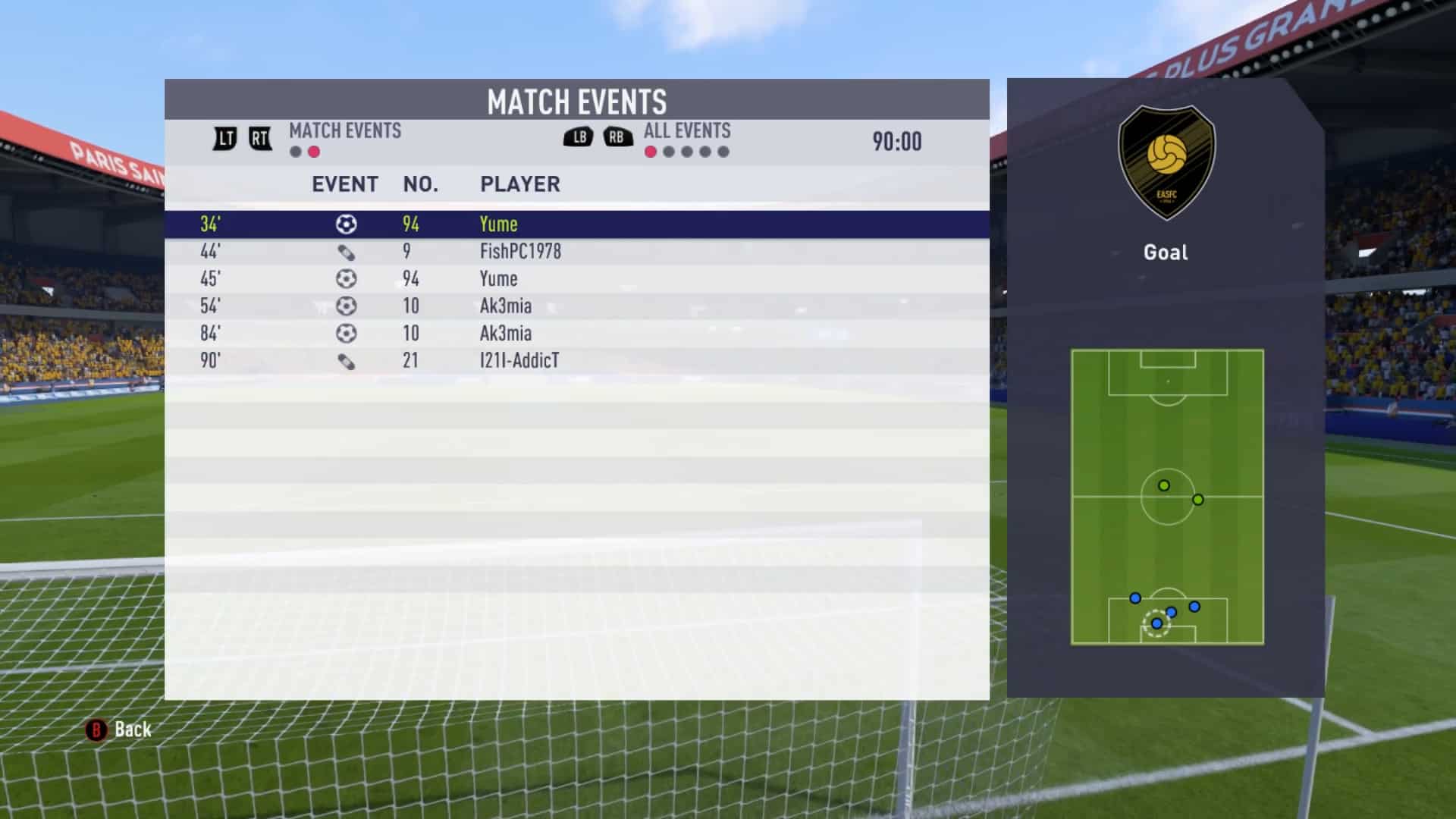Pick Ak3mia's 84' goal row
1456x819 pixels.
click(576, 334)
